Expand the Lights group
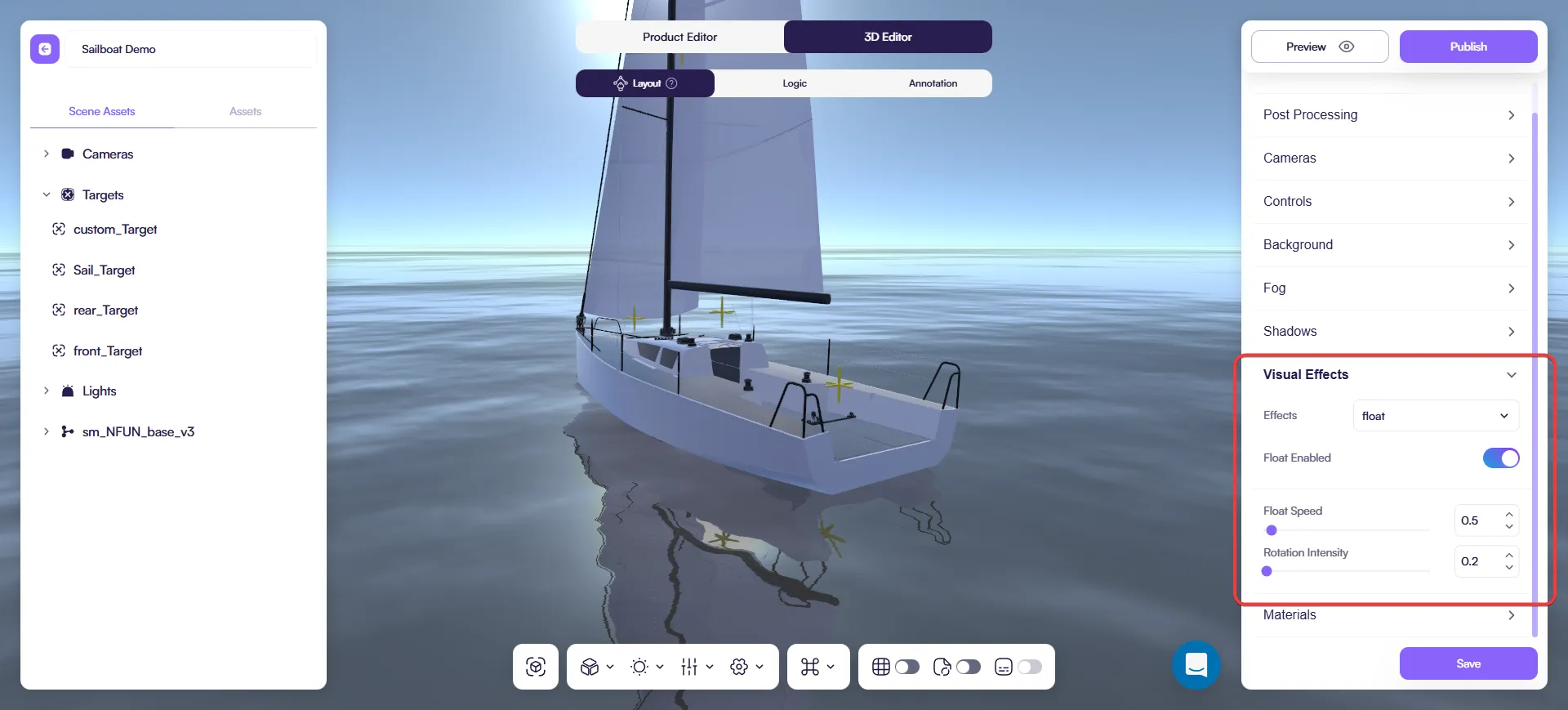Viewport: 1568px width, 710px height. click(47, 391)
